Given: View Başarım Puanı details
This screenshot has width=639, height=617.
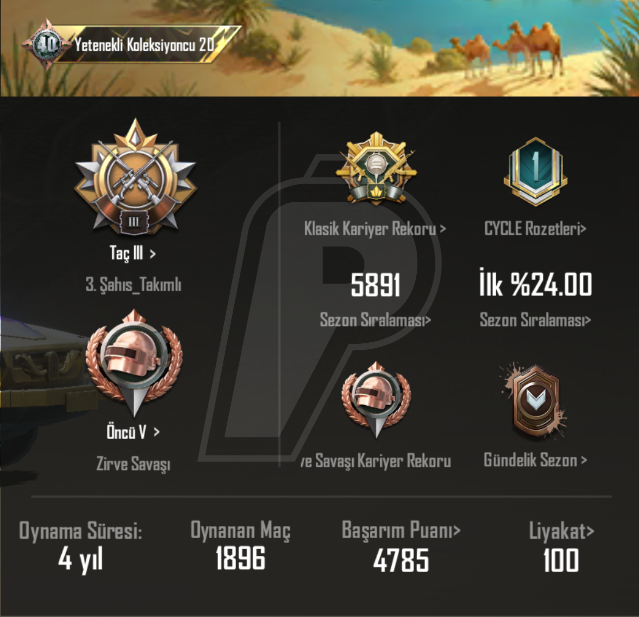Looking at the screenshot, I should (401, 530).
